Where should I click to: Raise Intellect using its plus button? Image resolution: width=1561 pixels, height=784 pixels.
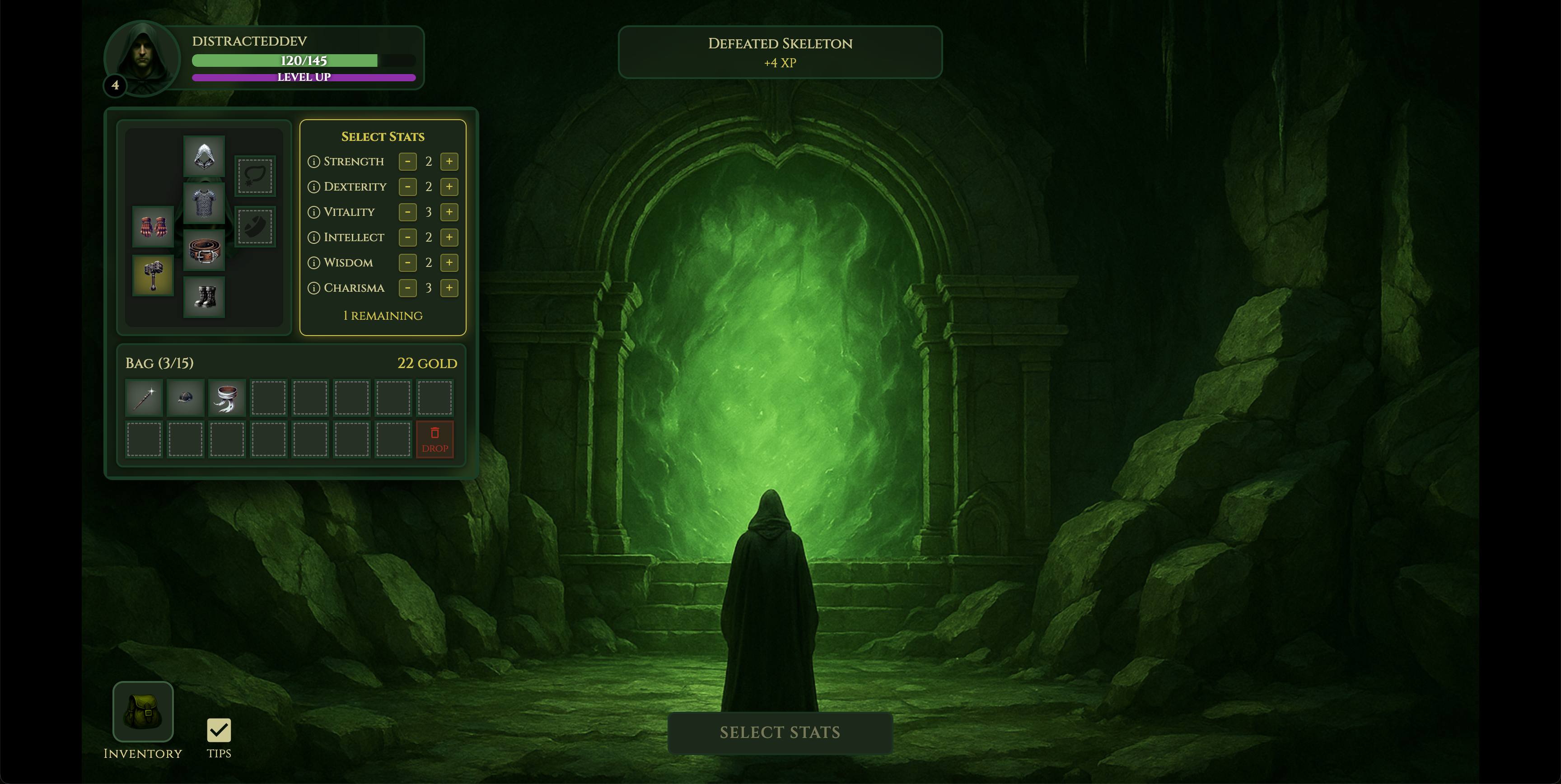click(x=449, y=237)
